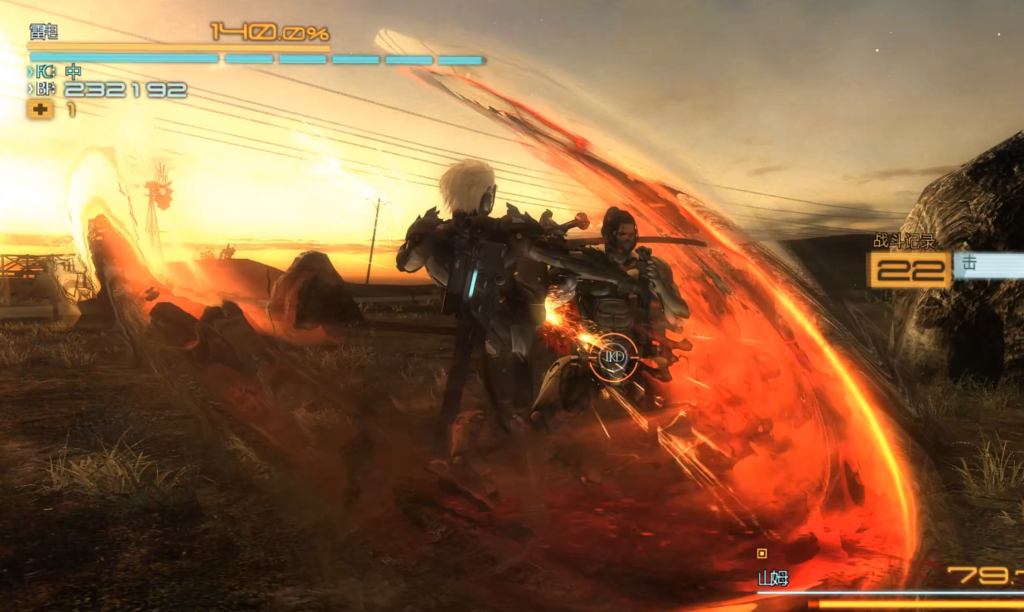Select the orange repair nanopaste icon
Screen dimensions: 1024x612
click(40, 110)
